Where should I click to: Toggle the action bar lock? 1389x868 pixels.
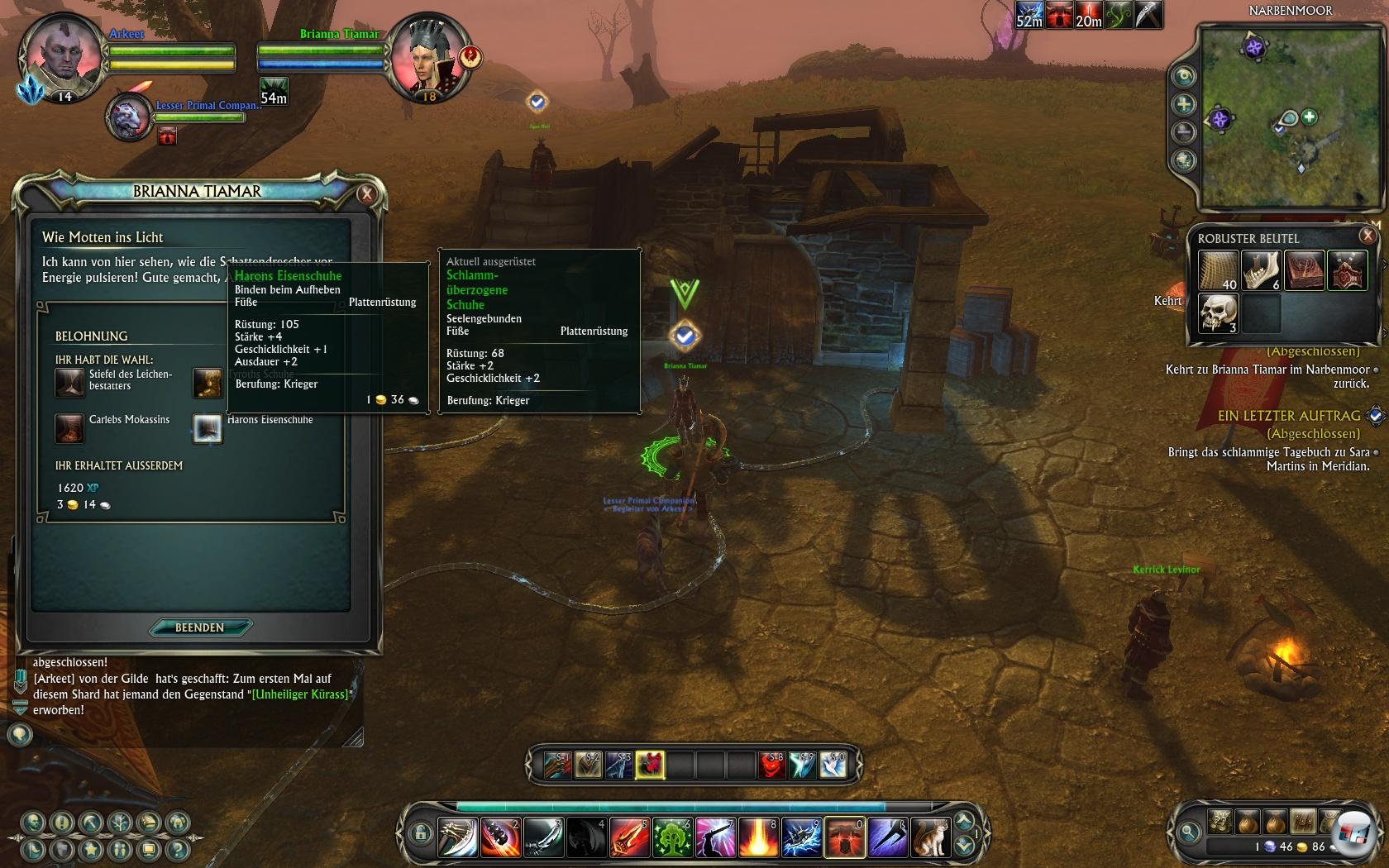[420, 832]
